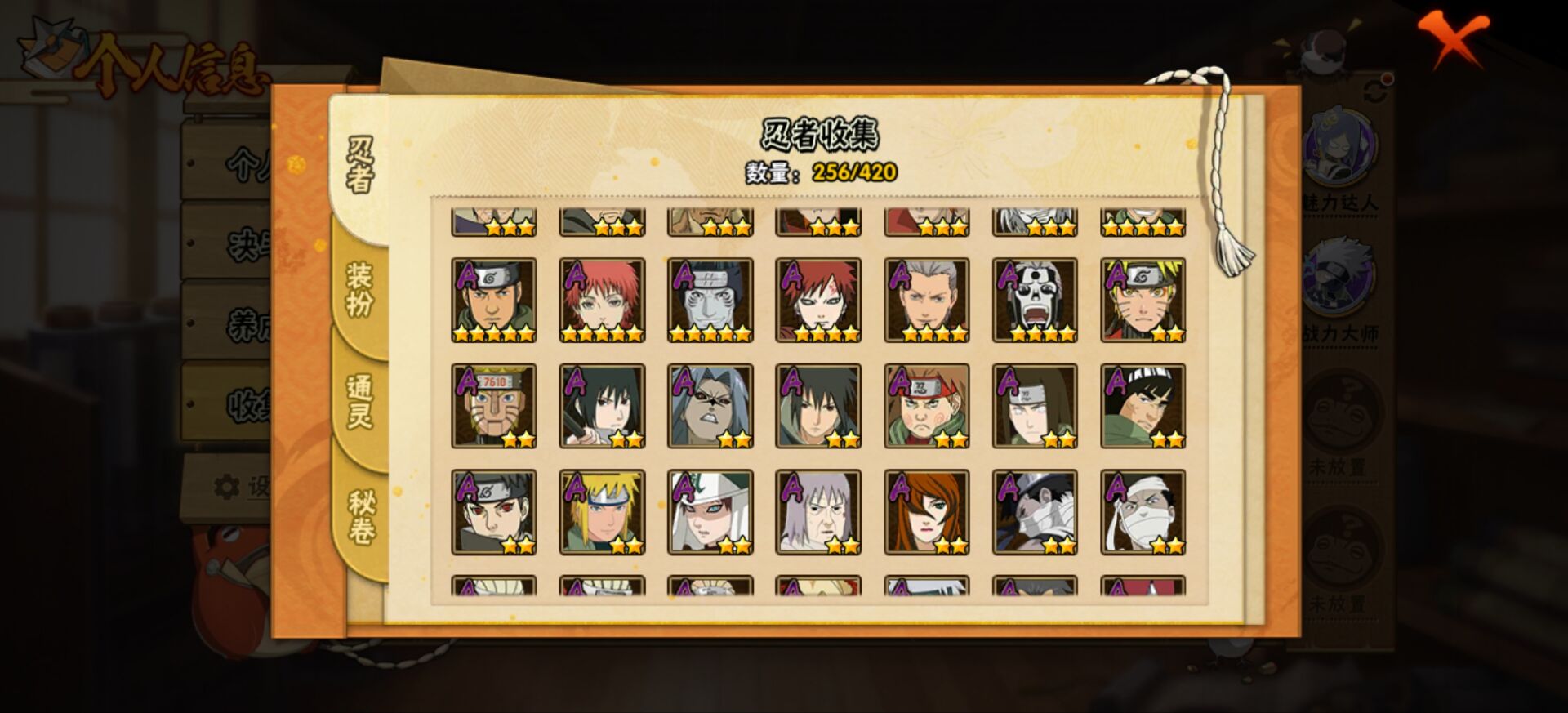Pick the skull-masked ninja portrait

click(x=1035, y=300)
